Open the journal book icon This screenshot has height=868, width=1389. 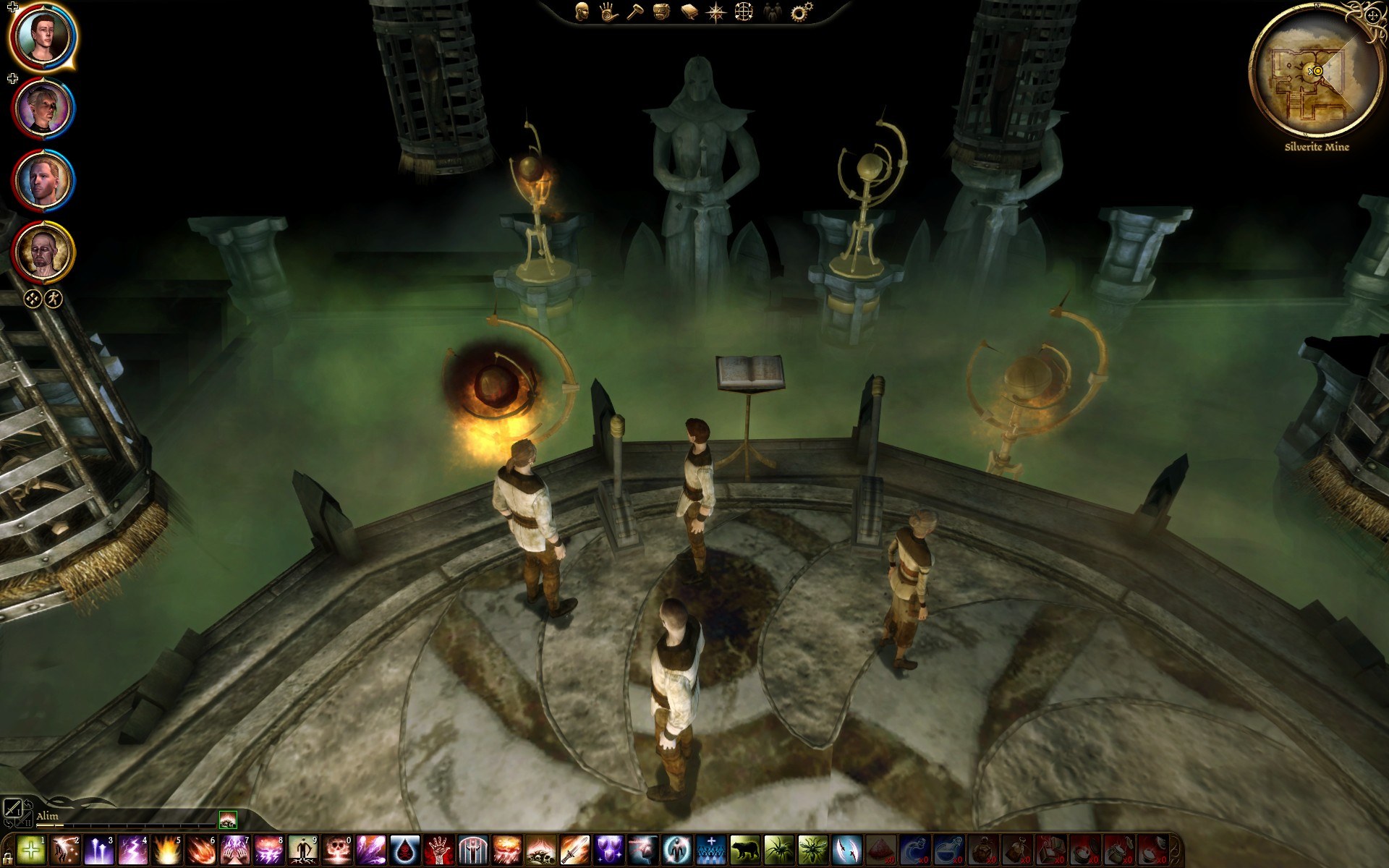click(x=689, y=12)
